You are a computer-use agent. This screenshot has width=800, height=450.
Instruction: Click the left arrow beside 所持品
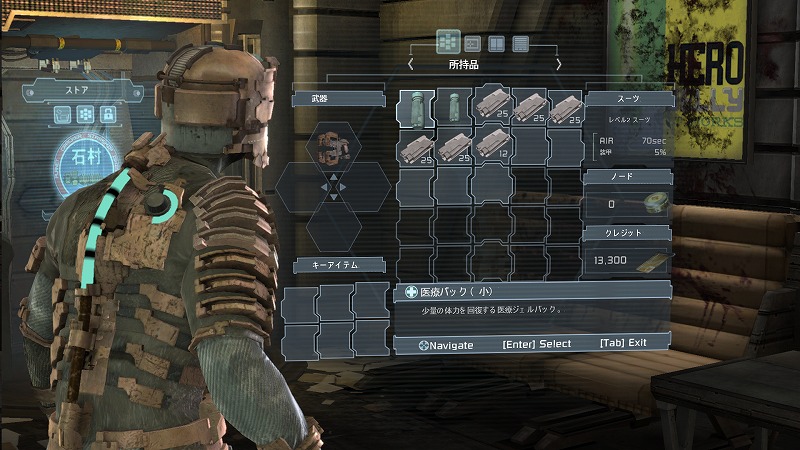[x=411, y=64]
